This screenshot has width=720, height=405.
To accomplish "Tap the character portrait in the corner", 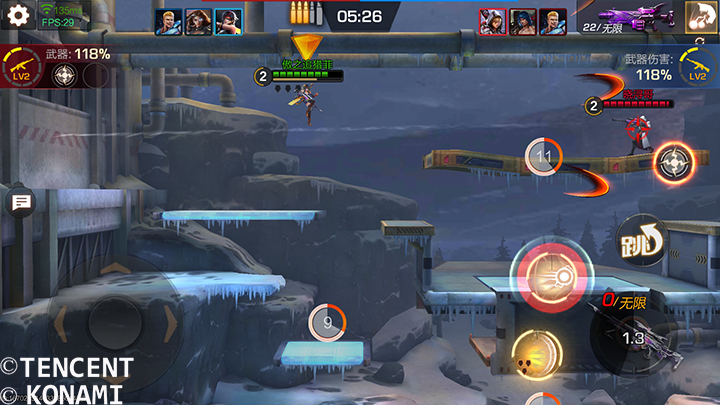I will pos(701,16).
